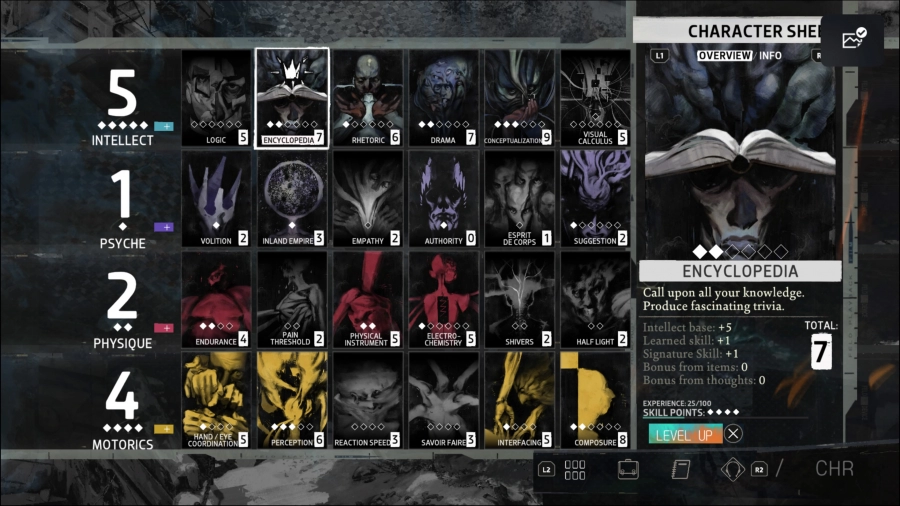Screen dimensions: 900x506
Task: Switch to the Info tab
Action: (x=770, y=55)
